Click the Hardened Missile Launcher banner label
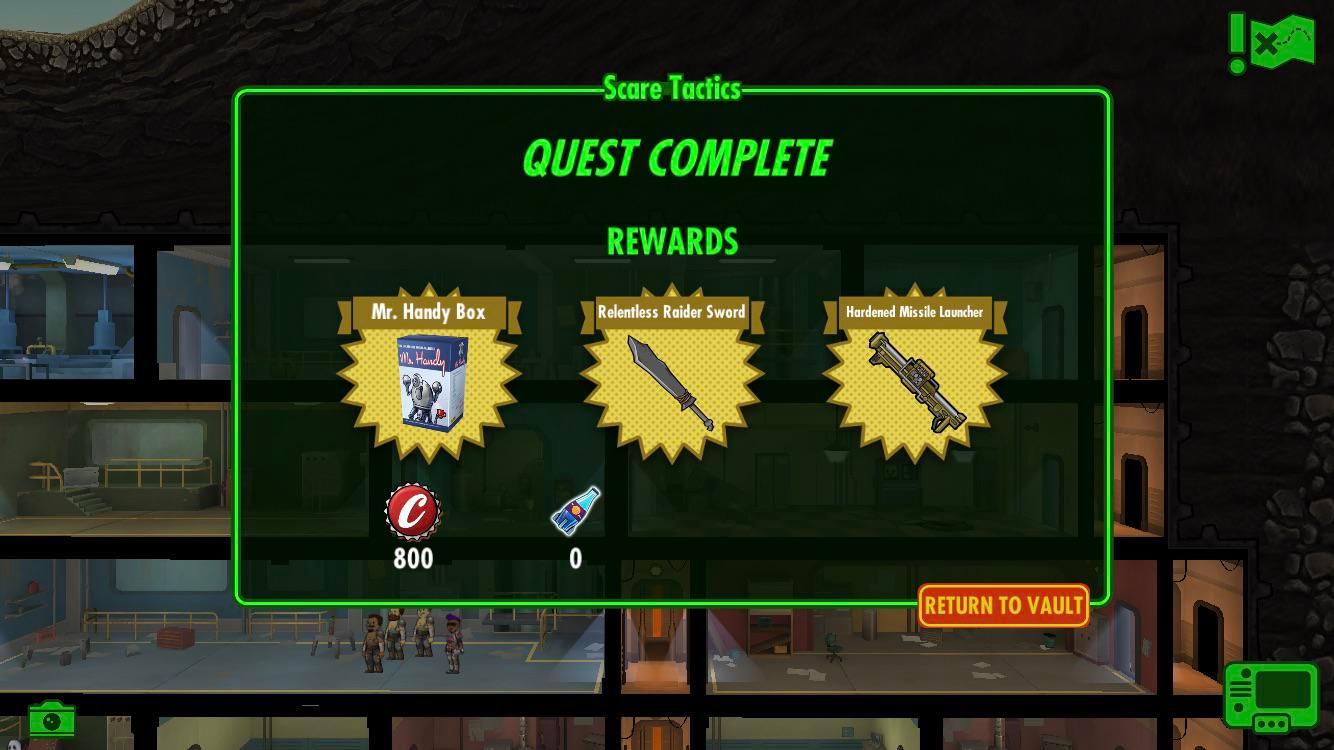1334x750 pixels. (x=913, y=312)
